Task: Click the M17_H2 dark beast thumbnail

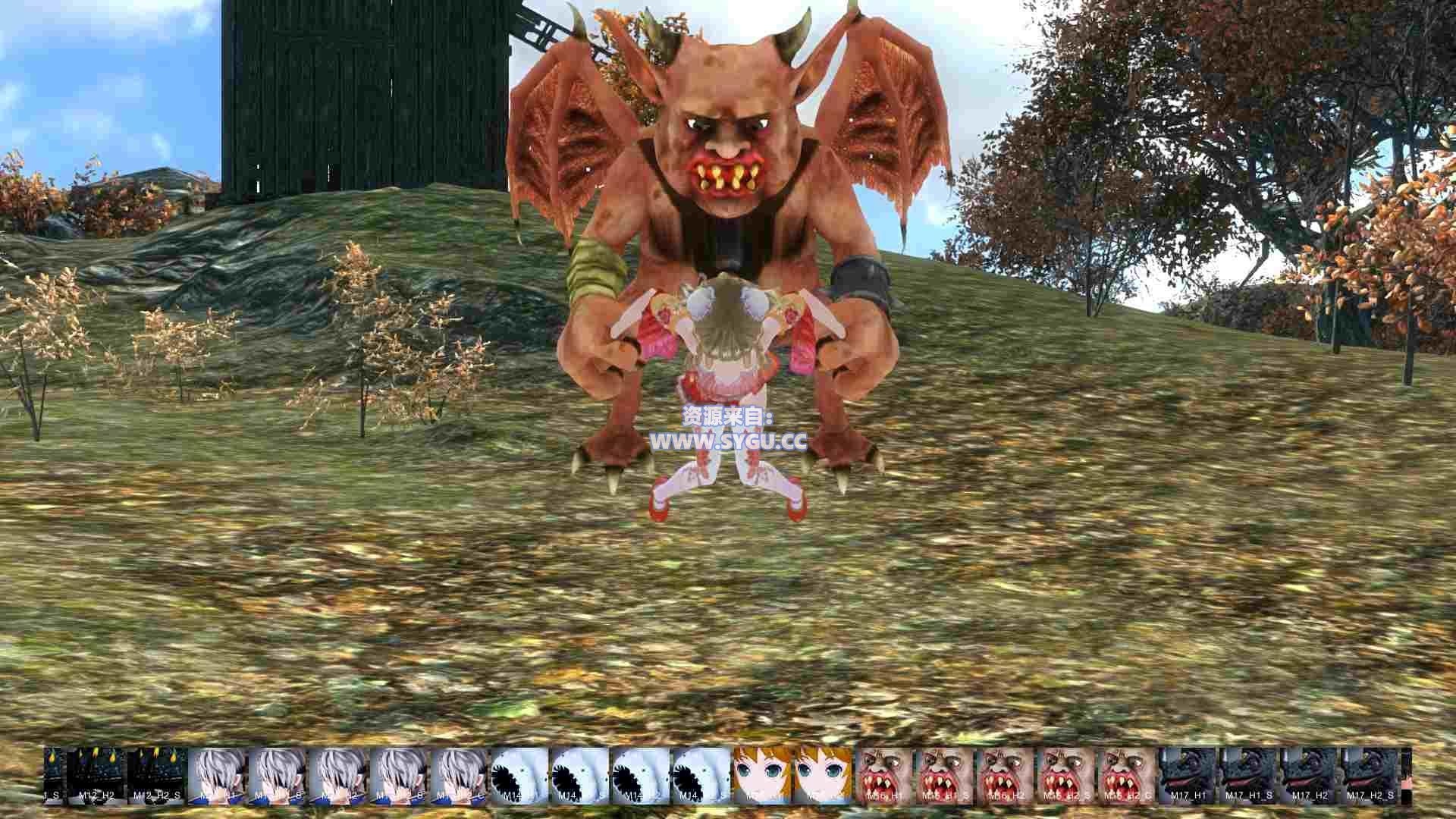Action: pos(1310,775)
